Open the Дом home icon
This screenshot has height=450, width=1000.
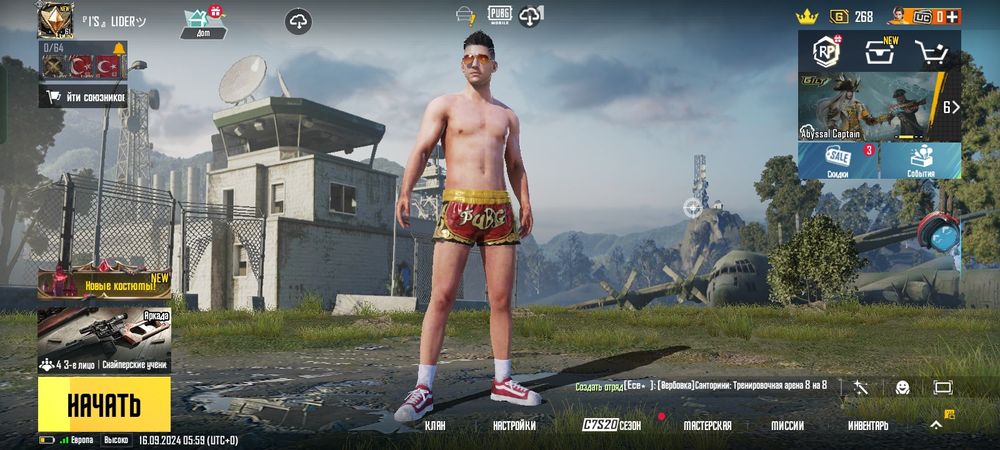pyautogui.click(x=203, y=20)
